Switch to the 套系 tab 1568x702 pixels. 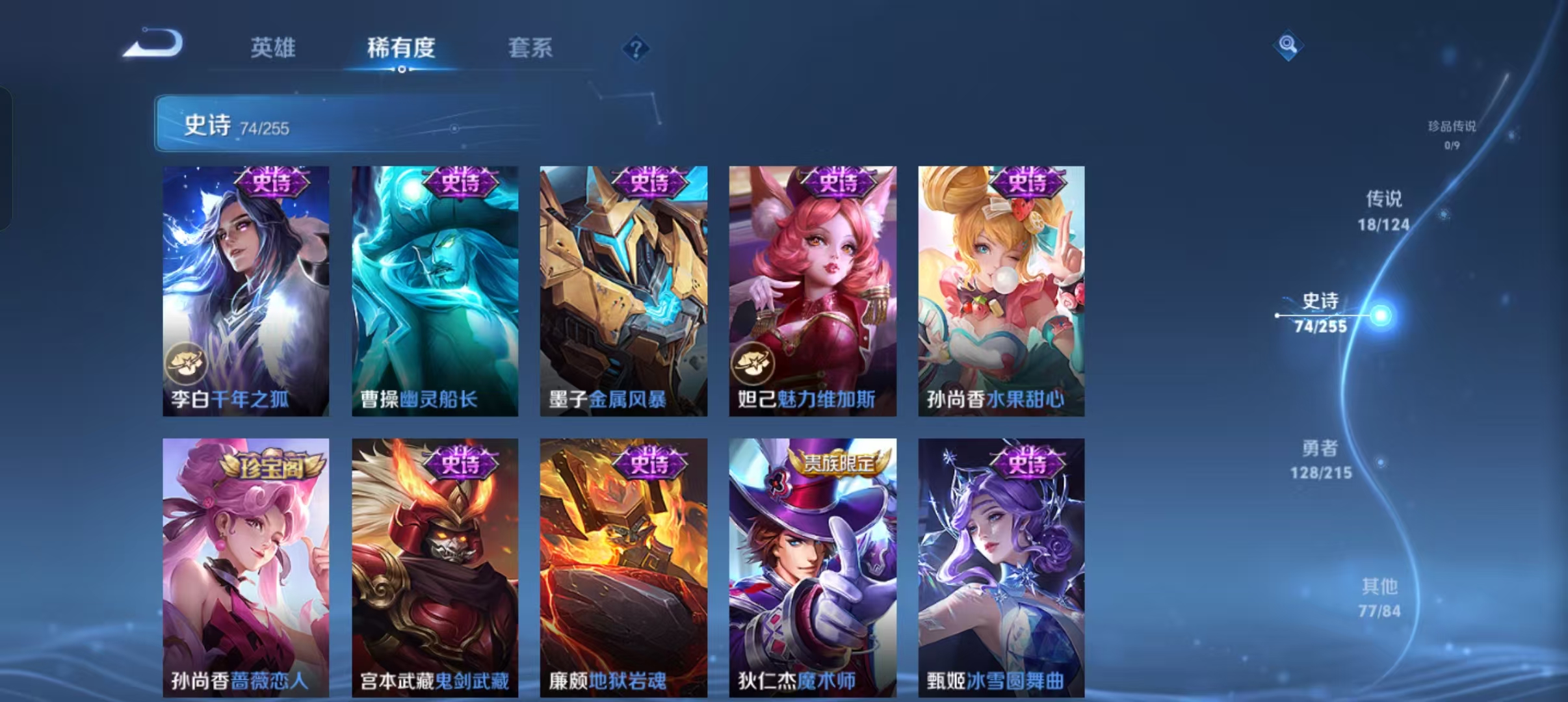(x=530, y=47)
